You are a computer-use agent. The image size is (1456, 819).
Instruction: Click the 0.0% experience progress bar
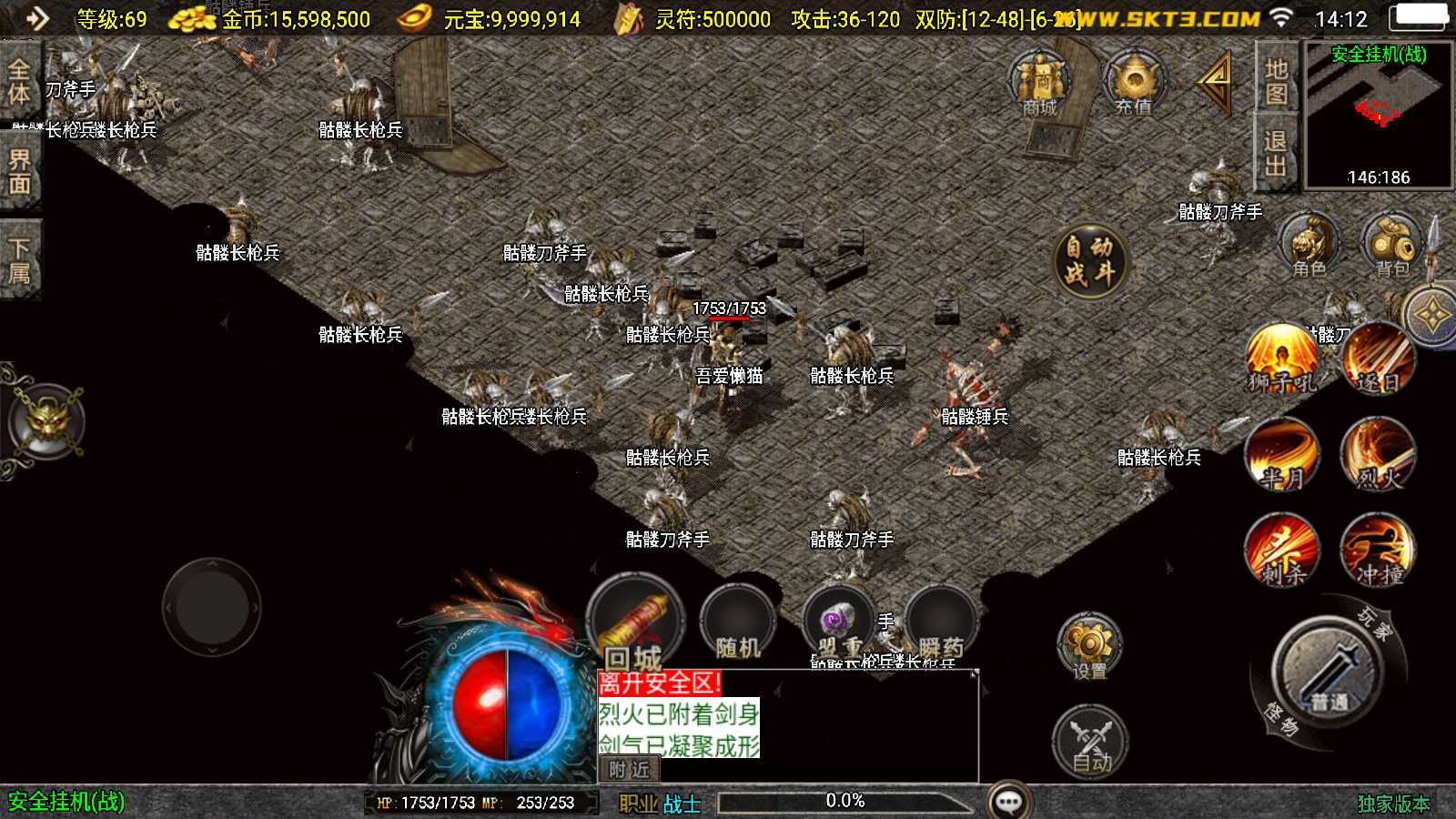click(x=846, y=801)
